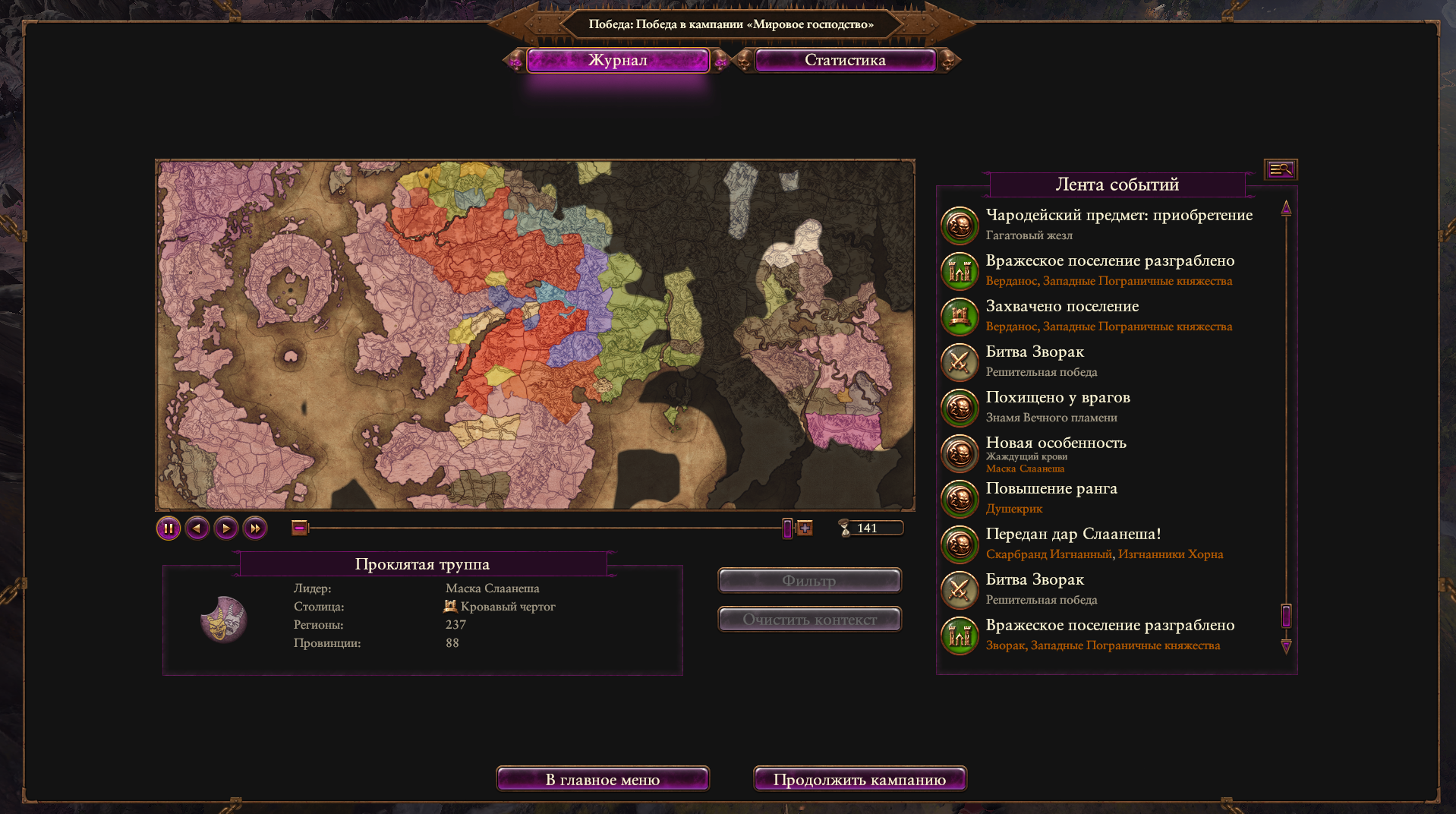1456x814 pixels.
Task: Select the Чародейский предмет: приобретение event
Action: click(1118, 216)
